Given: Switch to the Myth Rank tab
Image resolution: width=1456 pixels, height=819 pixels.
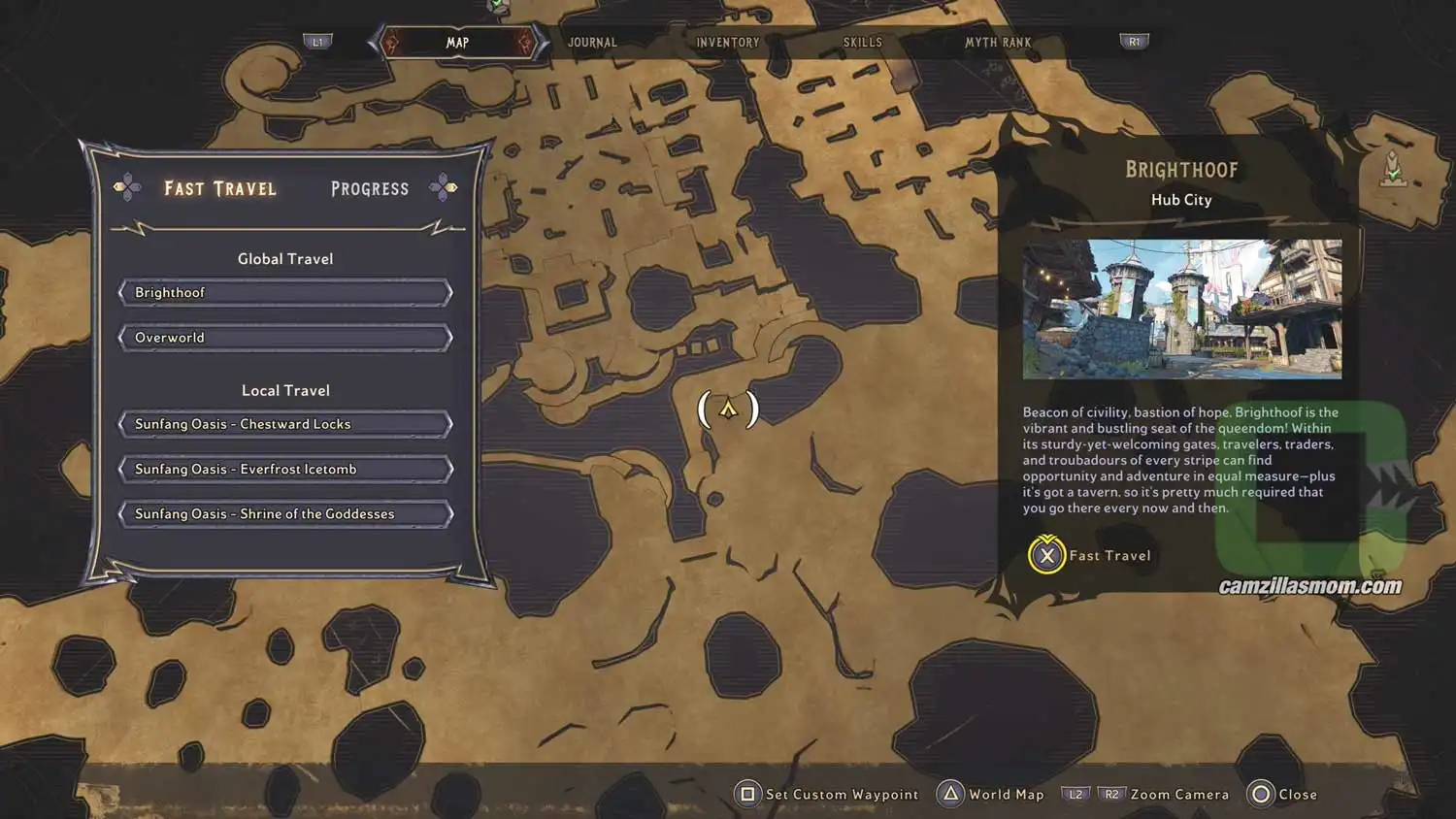Looking at the screenshot, I should pyautogui.click(x=999, y=42).
